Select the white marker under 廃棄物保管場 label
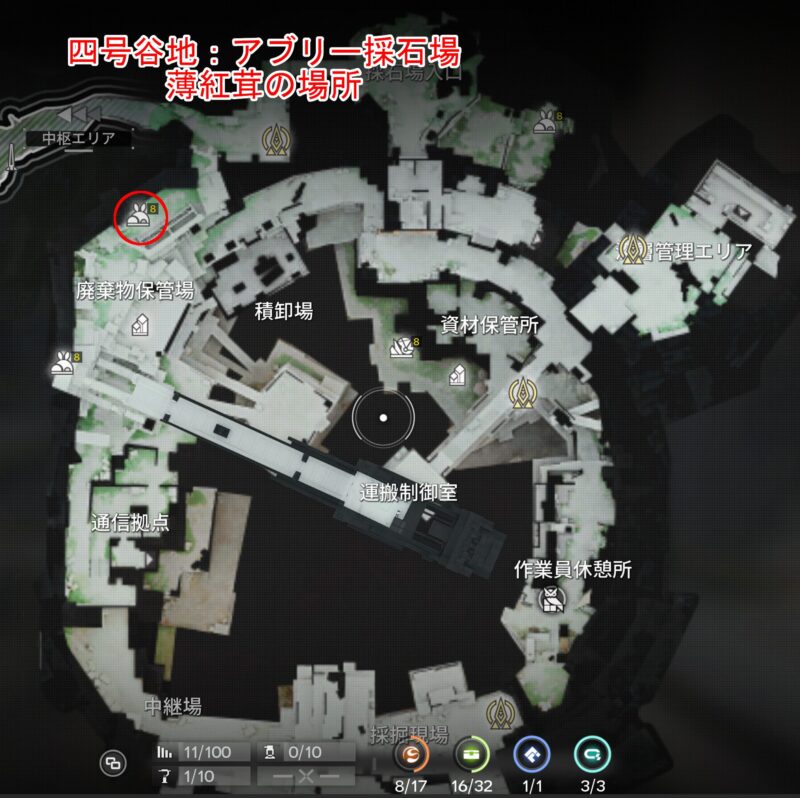 (140, 324)
